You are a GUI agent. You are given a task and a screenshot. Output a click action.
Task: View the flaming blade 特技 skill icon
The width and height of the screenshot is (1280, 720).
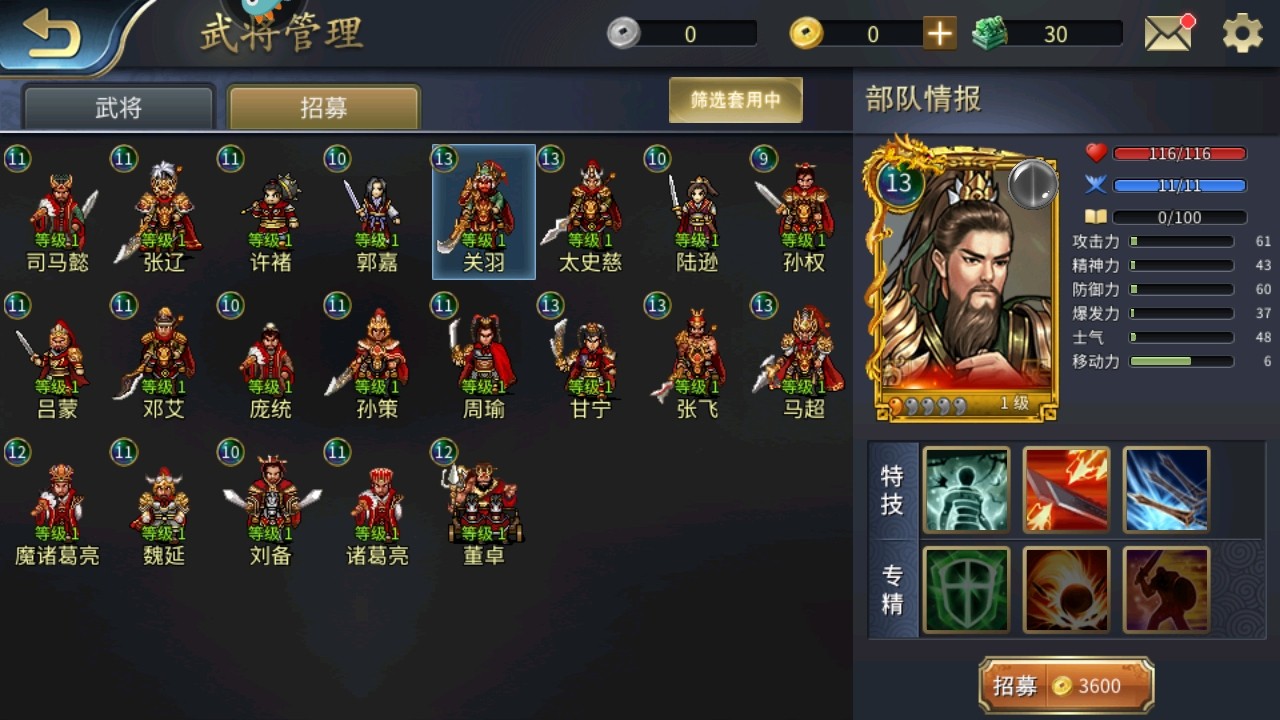[x=1066, y=490]
